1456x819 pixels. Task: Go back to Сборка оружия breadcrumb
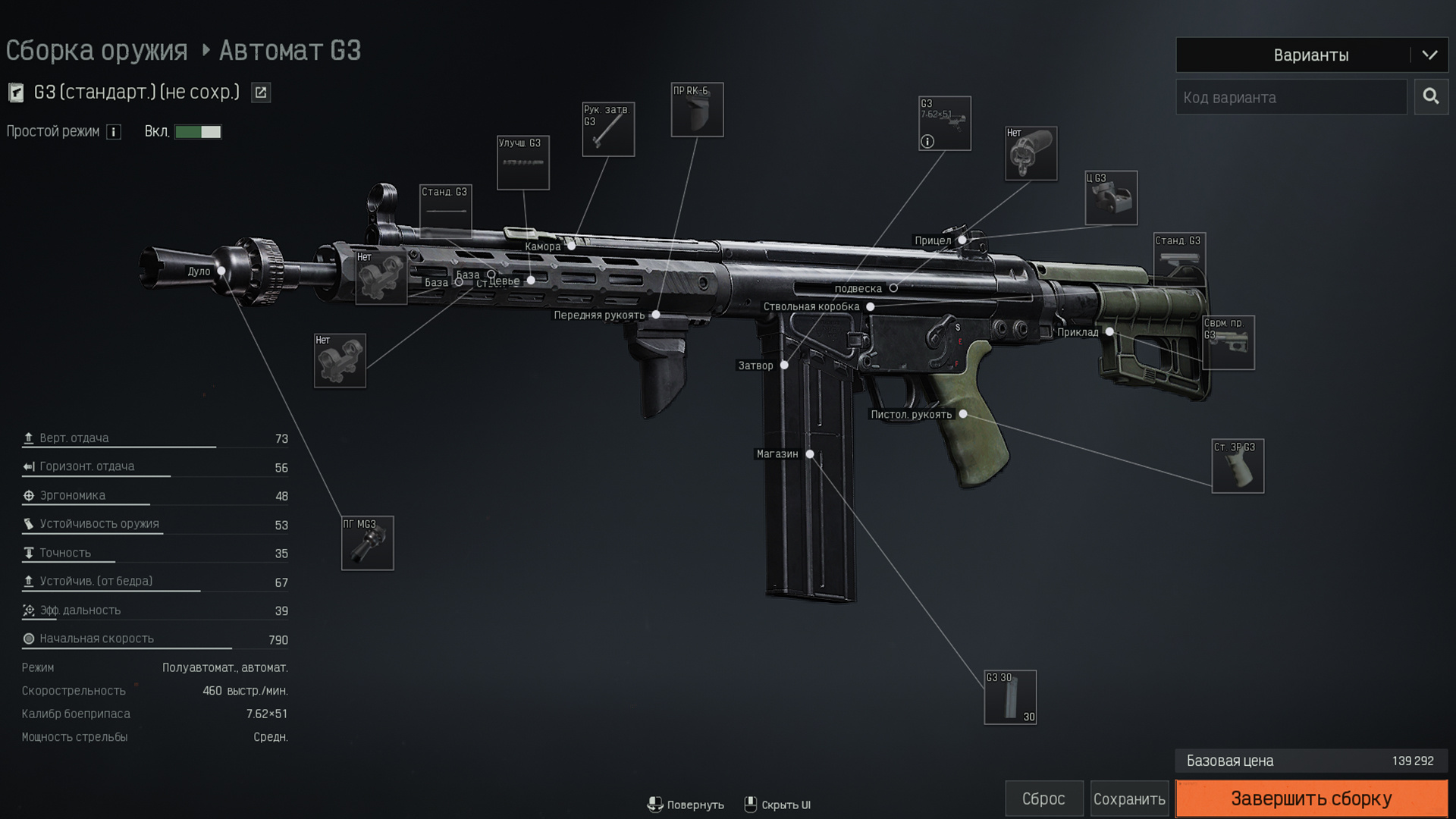point(97,51)
